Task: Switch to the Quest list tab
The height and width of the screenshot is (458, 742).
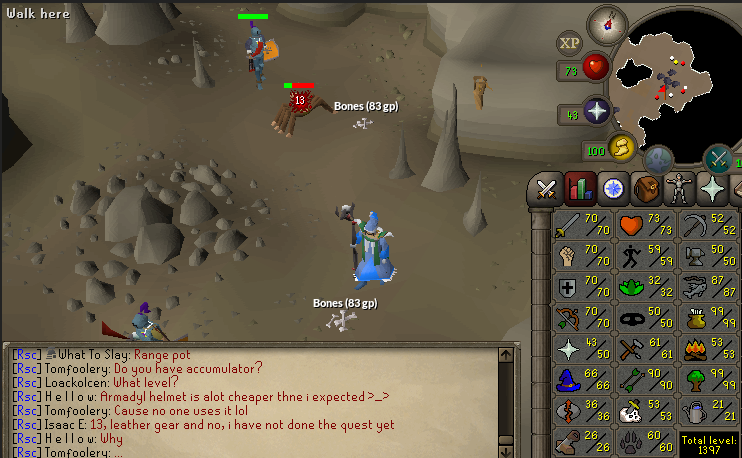Action: click(x=613, y=187)
